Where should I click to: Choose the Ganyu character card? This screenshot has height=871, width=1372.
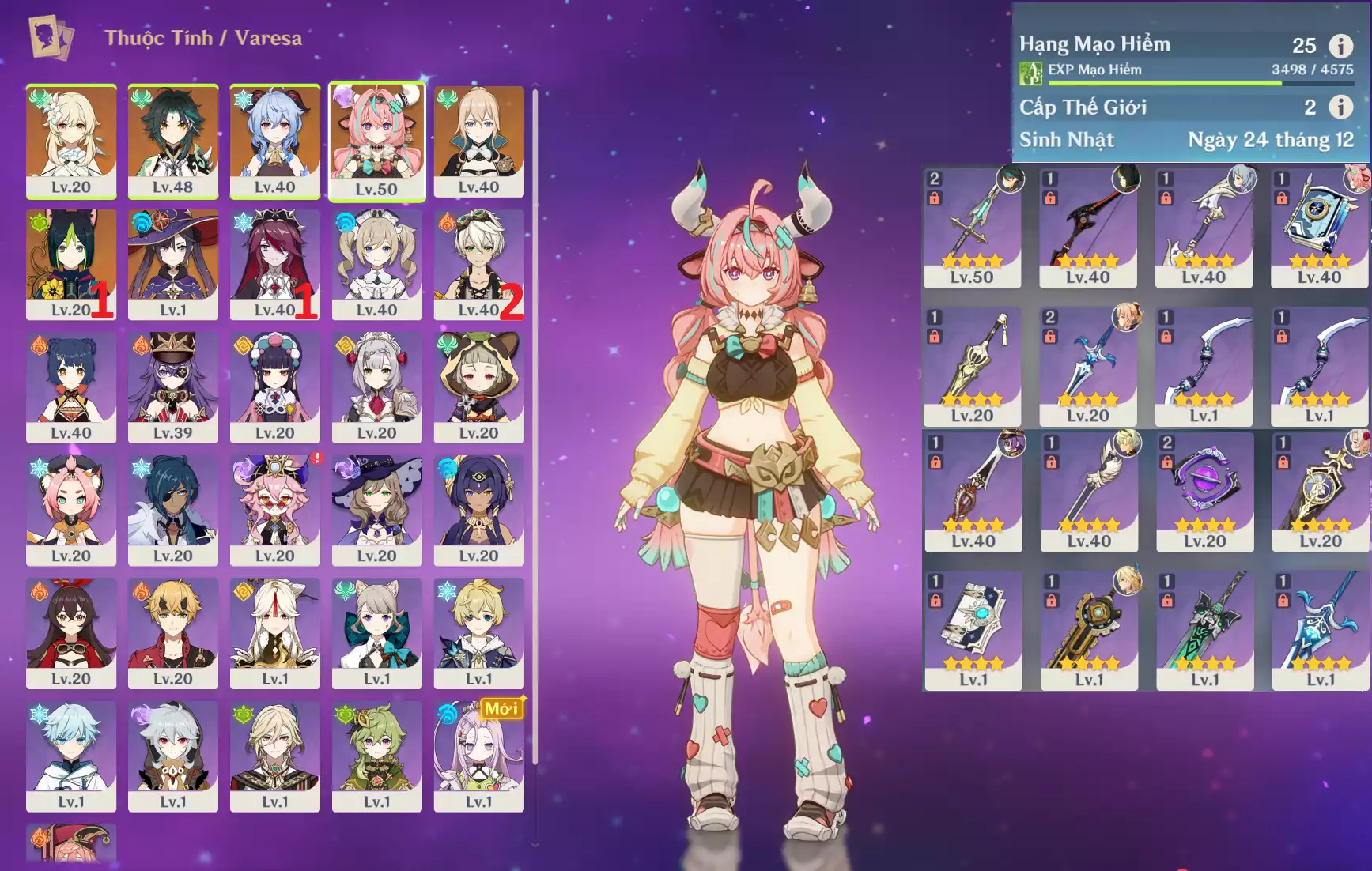point(274,141)
